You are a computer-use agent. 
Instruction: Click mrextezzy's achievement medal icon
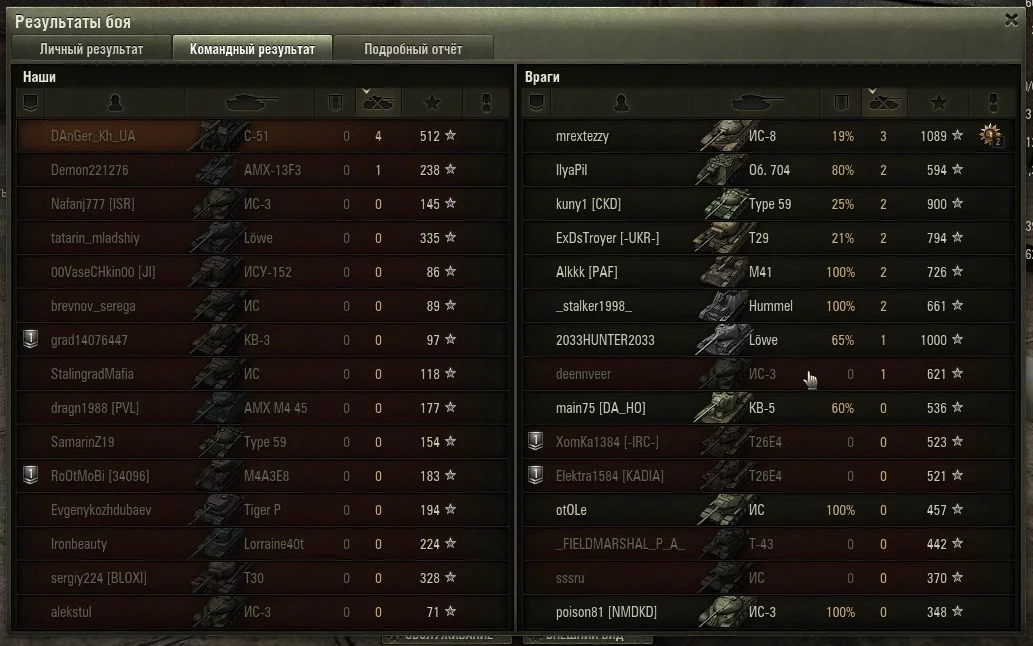[990, 136]
